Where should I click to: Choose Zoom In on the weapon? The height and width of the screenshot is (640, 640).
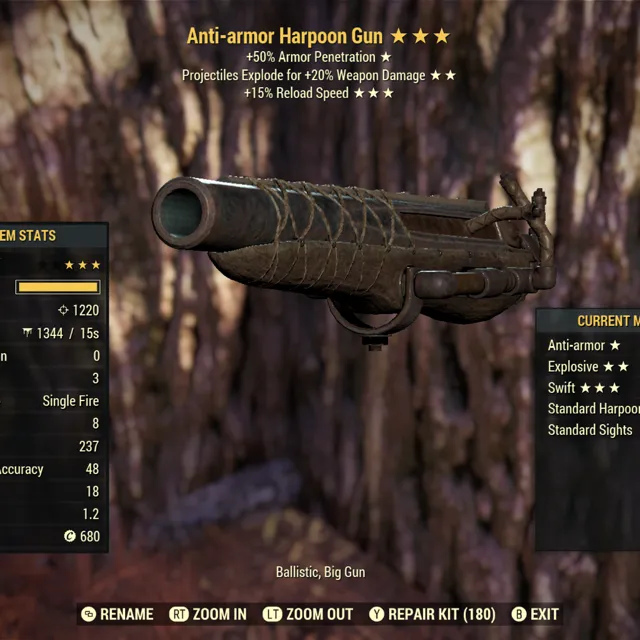pos(209,614)
